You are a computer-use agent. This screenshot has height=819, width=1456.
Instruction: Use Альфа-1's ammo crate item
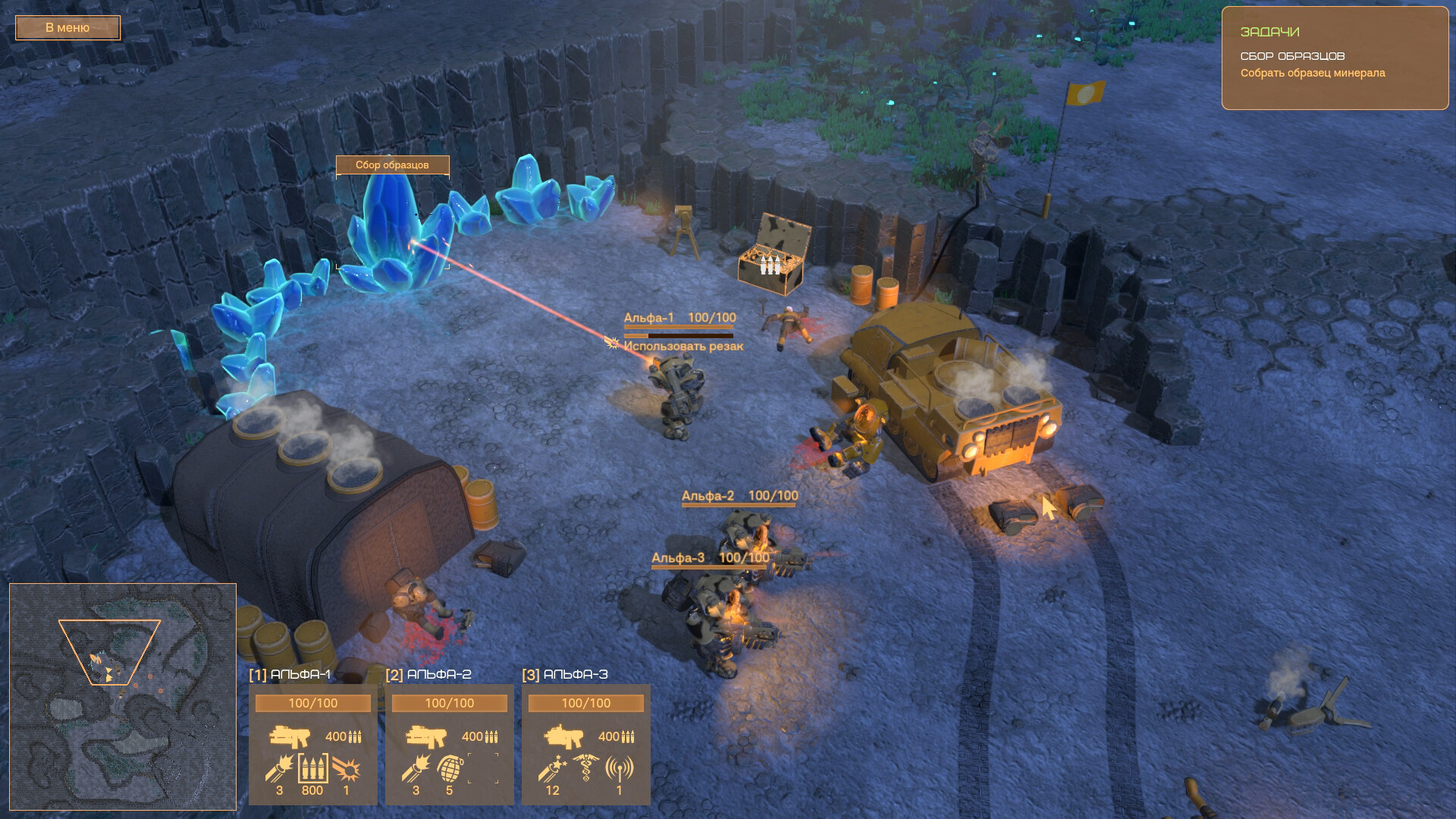(312, 770)
